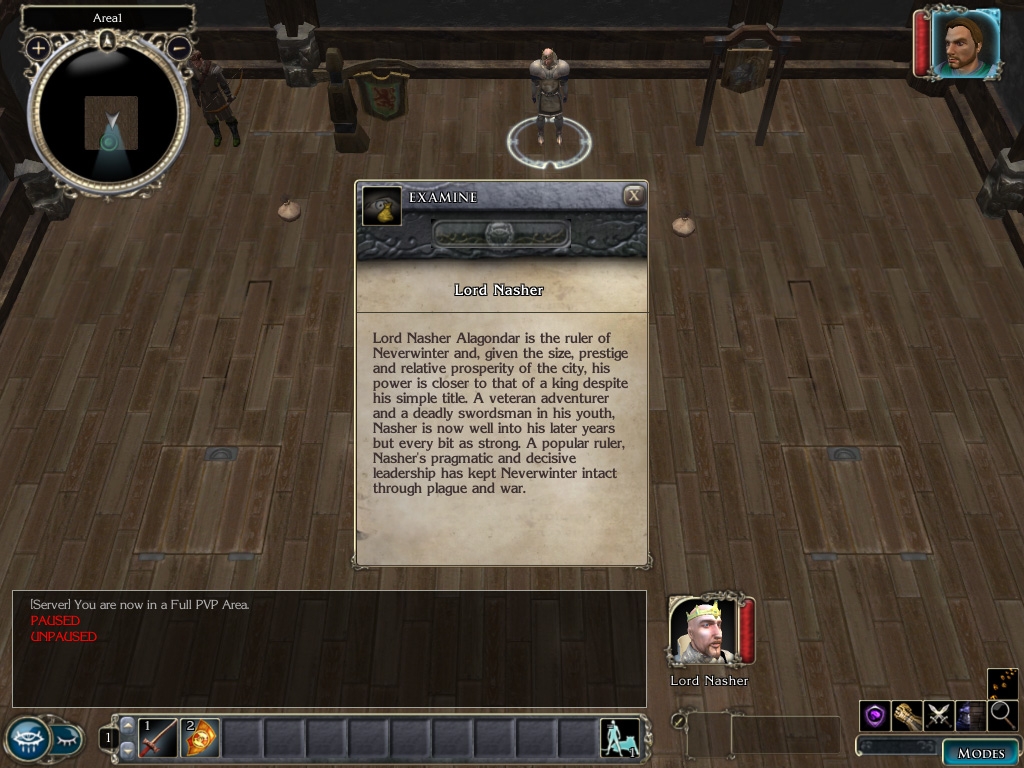The height and width of the screenshot is (768, 1024).
Task: Click the figure icon at hotbar end
Action: pos(619,738)
